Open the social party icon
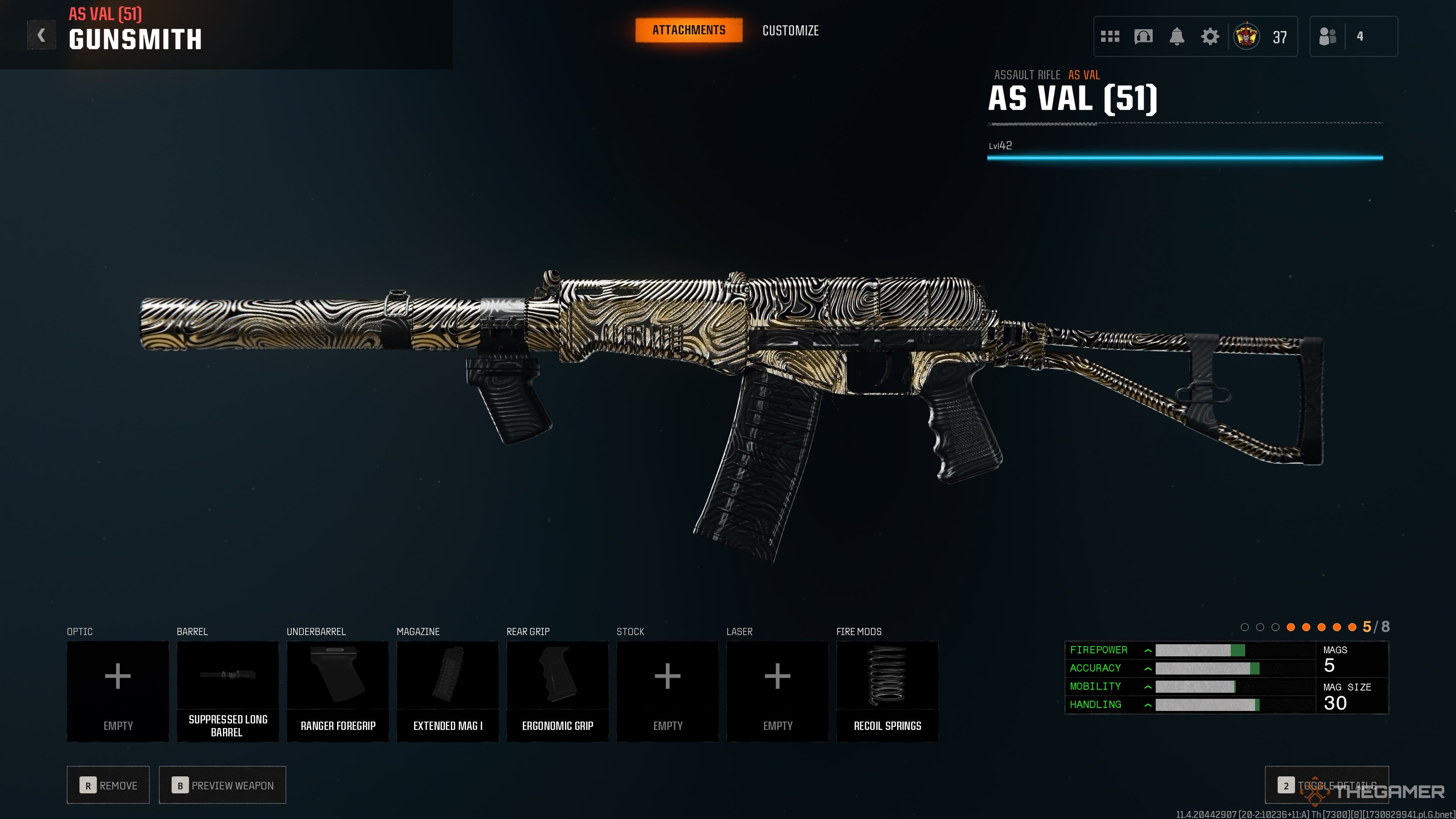 (x=1327, y=37)
